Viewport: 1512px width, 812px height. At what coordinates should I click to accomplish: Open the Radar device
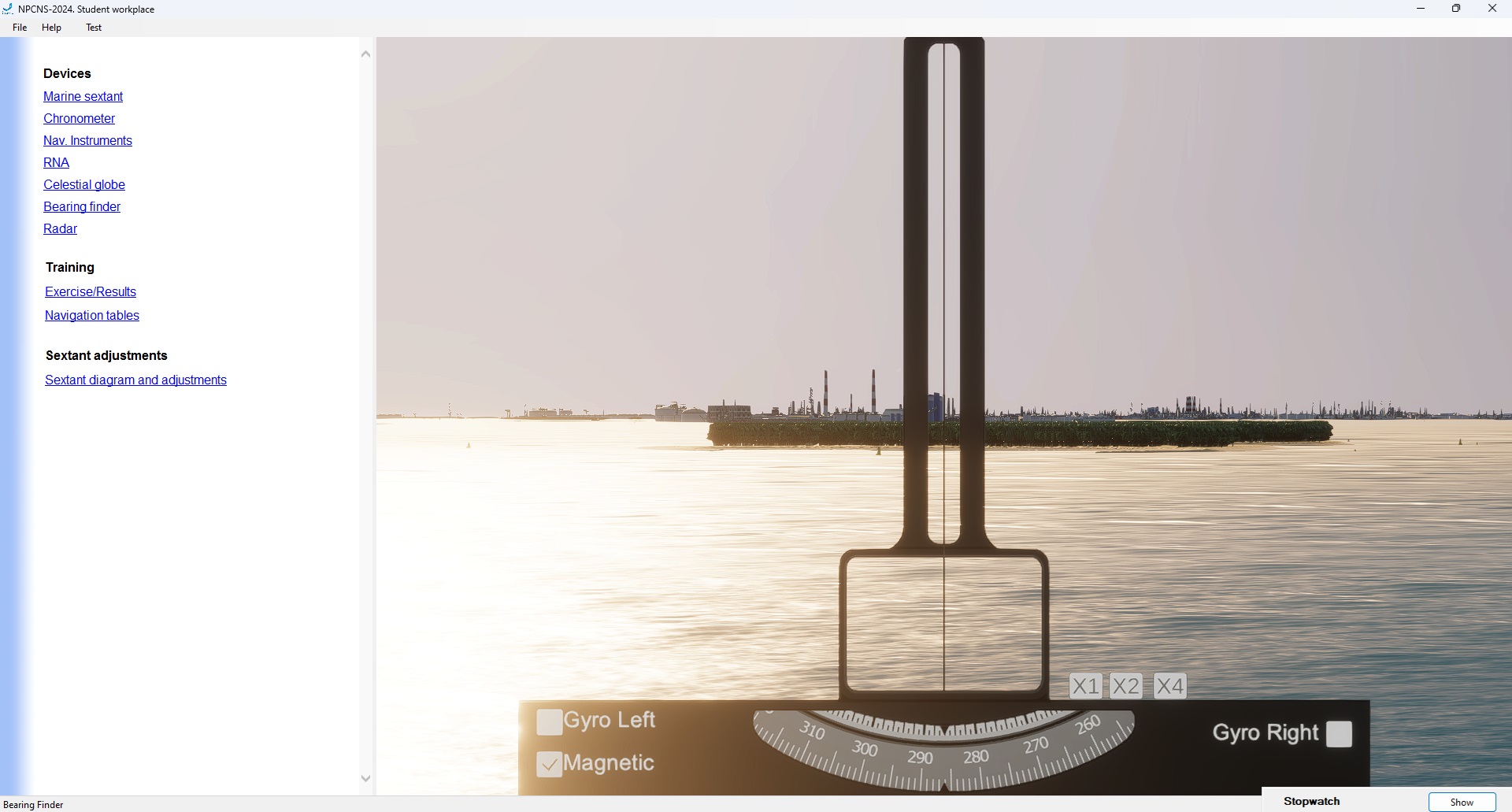point(60,228)
